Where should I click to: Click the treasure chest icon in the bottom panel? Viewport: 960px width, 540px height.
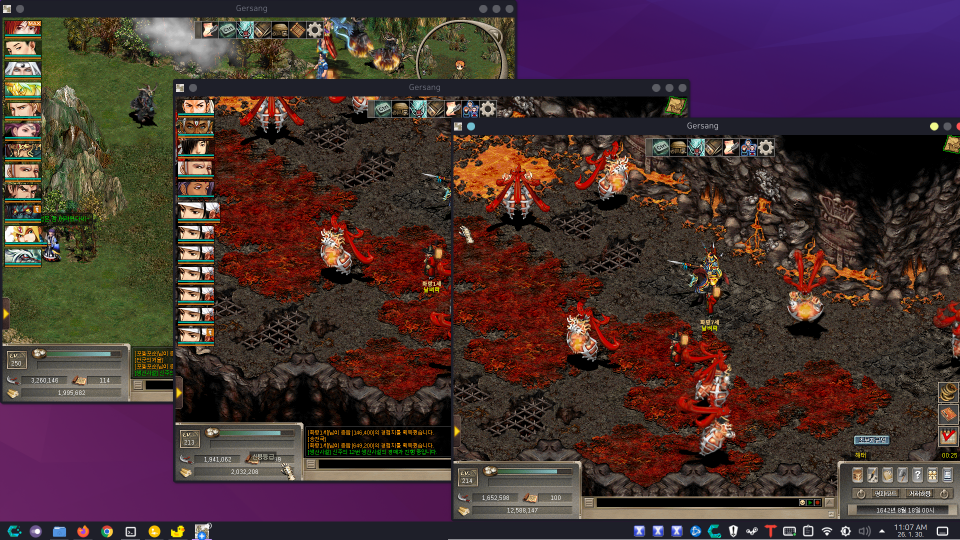[x=857, y=475]
